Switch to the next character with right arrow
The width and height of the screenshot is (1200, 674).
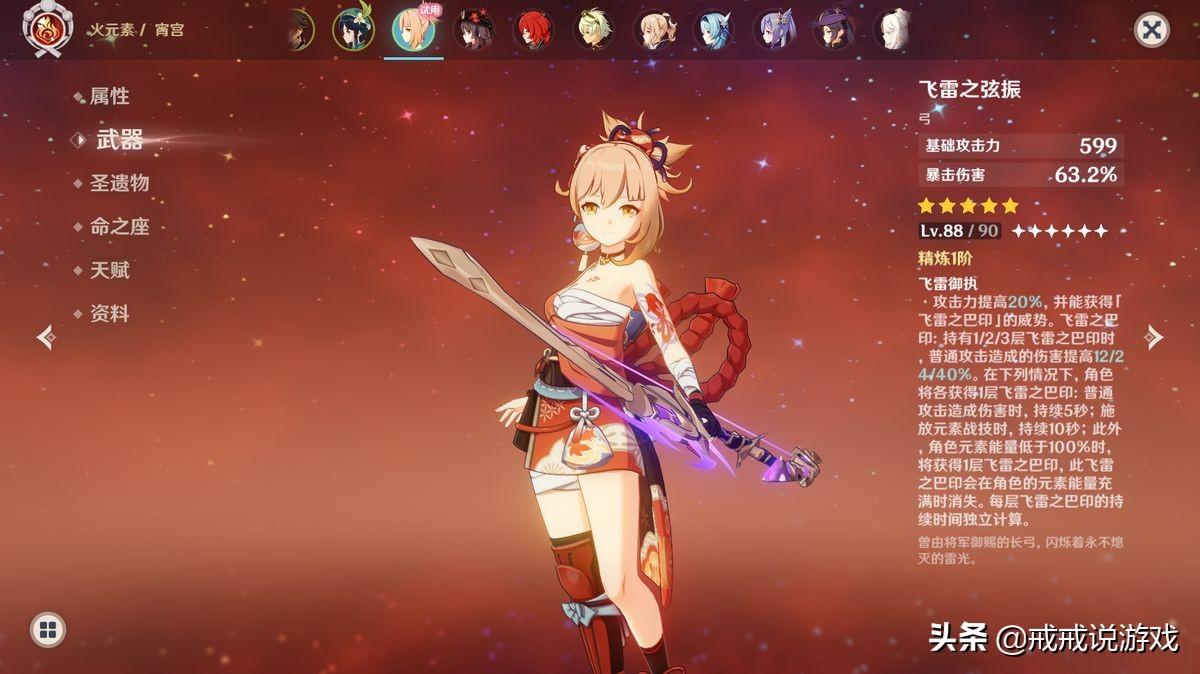tap(1154, 337)
